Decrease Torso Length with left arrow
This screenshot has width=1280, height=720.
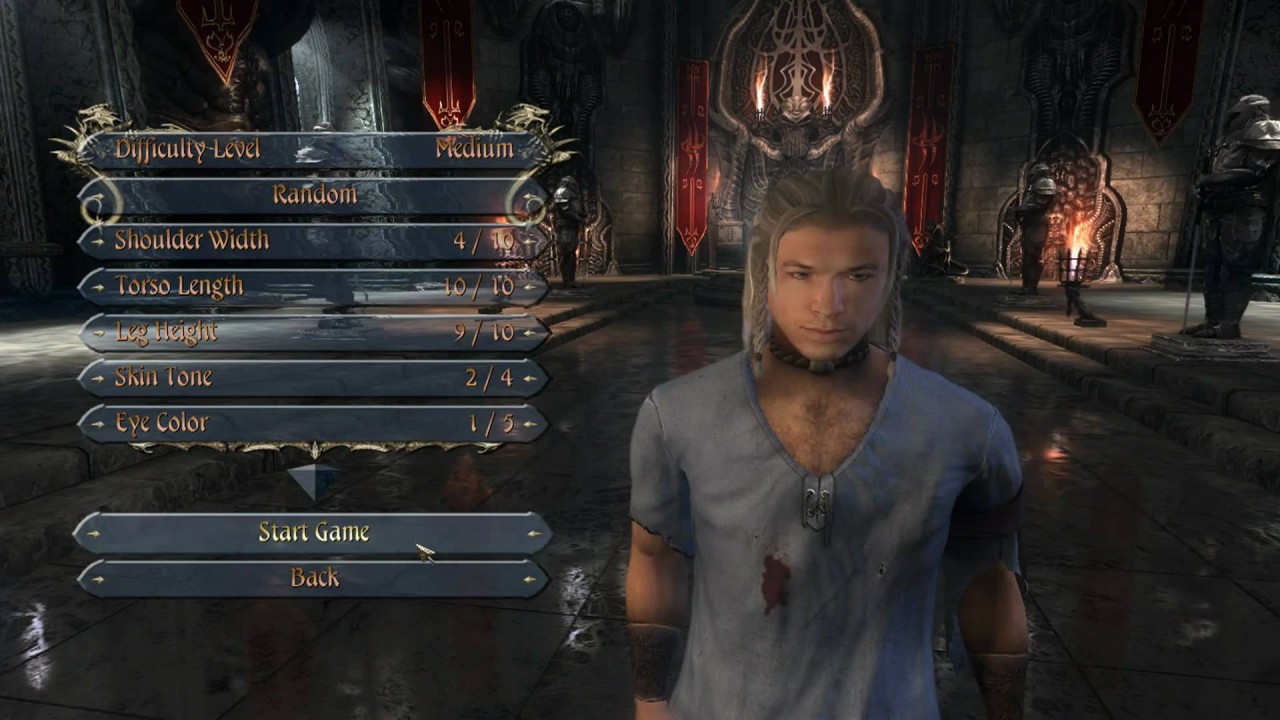97,287
